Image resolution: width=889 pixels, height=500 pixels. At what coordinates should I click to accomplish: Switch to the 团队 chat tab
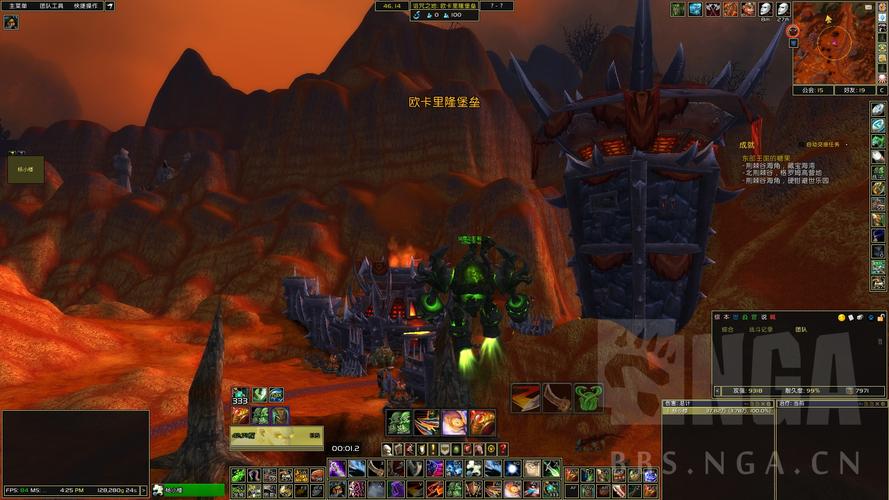(800, 329)
